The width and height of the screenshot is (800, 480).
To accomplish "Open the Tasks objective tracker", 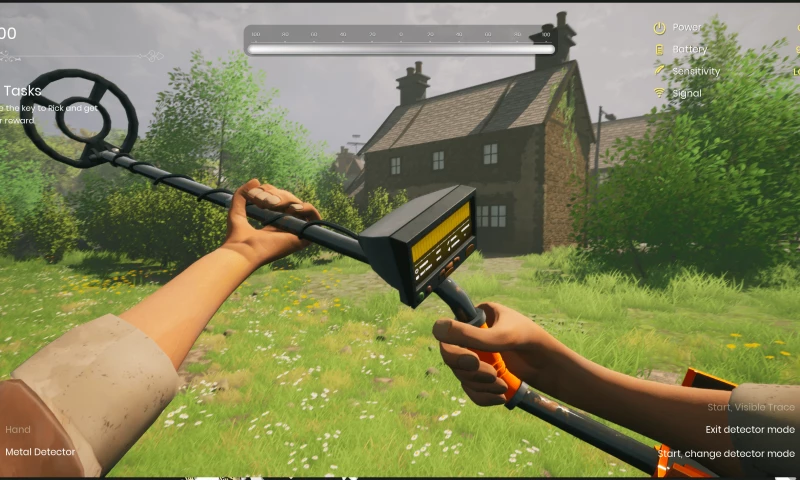I will coord(21,90).
